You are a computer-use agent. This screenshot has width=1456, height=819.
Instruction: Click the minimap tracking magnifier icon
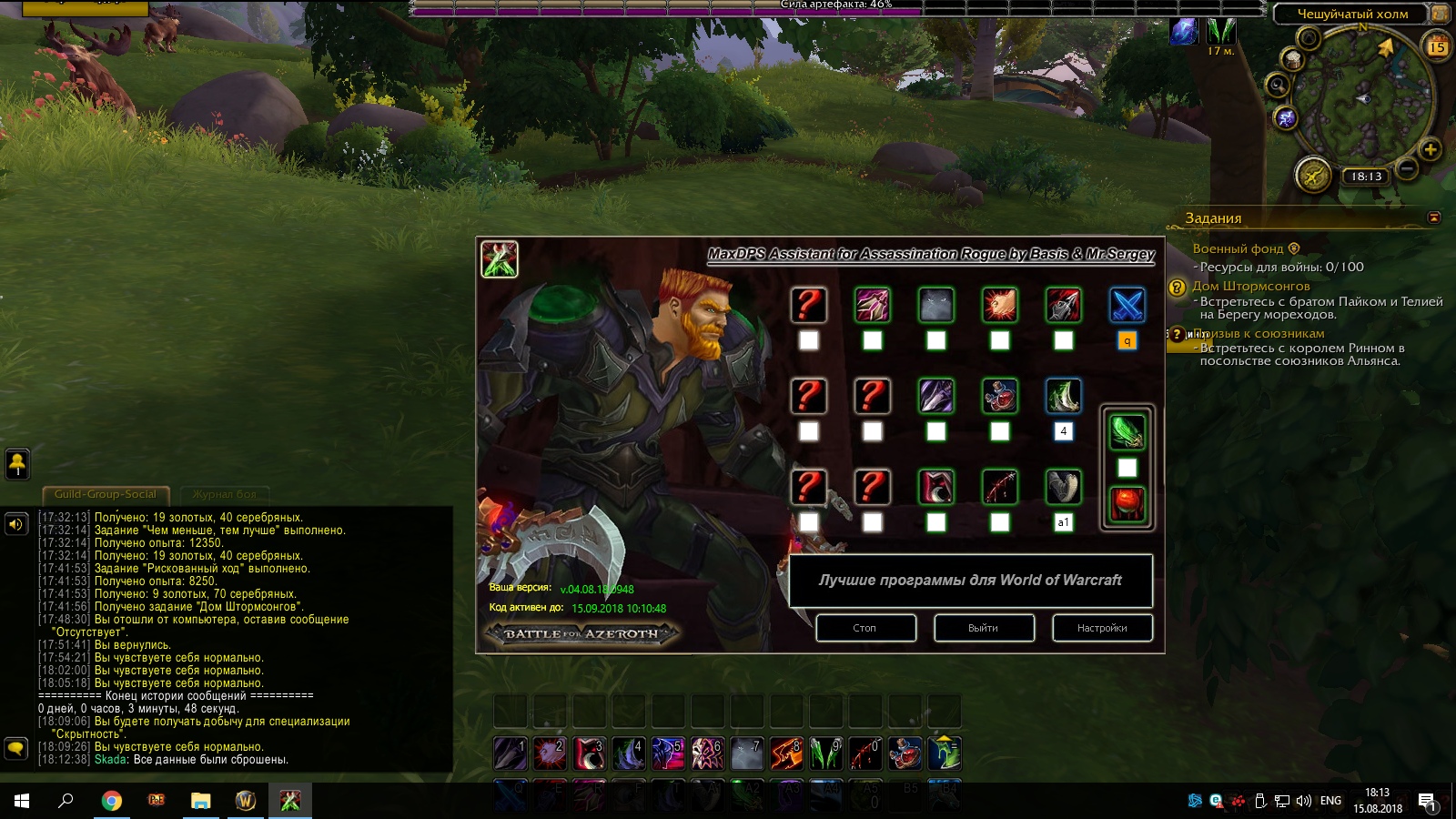1278,86
